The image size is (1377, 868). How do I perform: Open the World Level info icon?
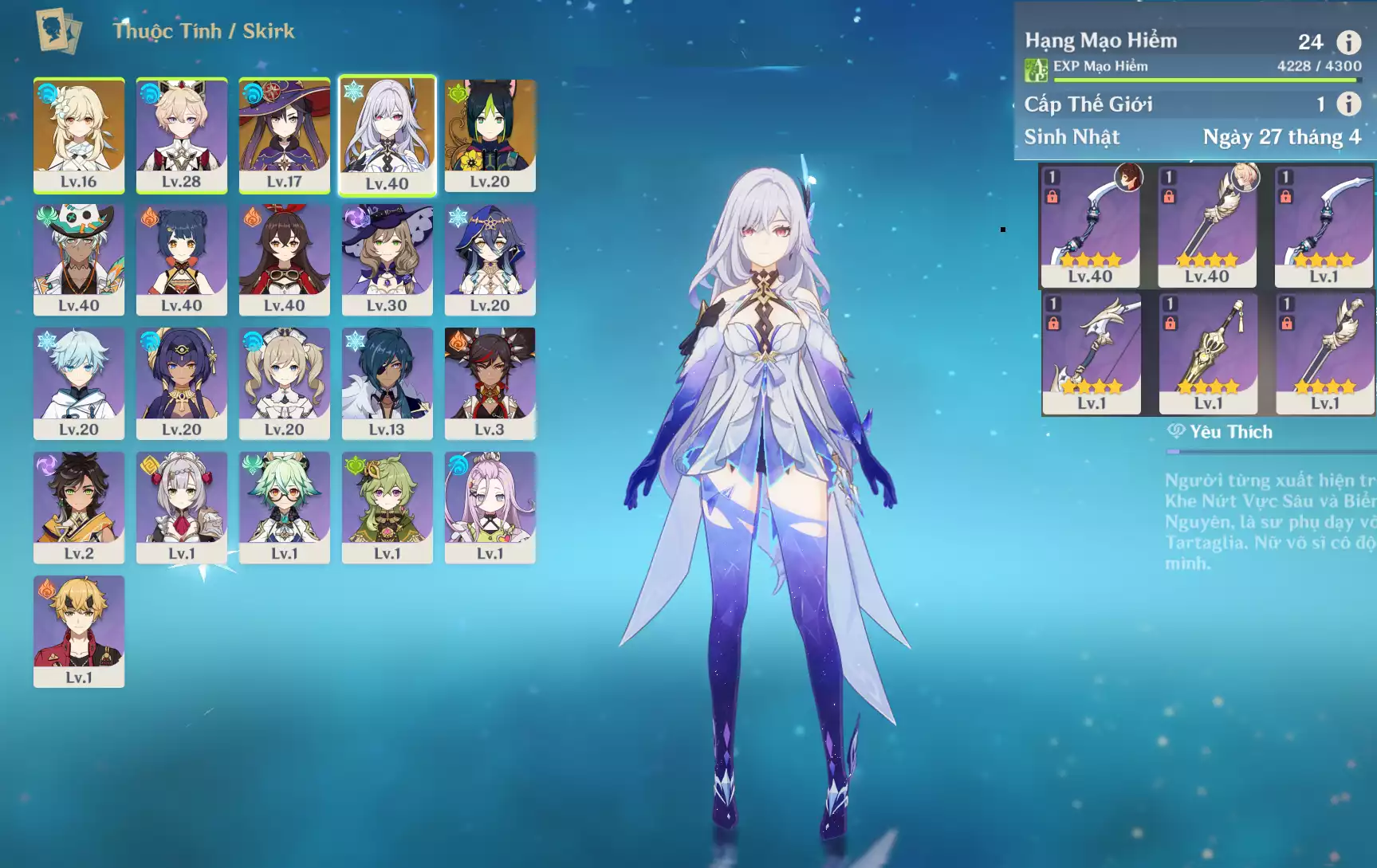tap(1348, 104)
